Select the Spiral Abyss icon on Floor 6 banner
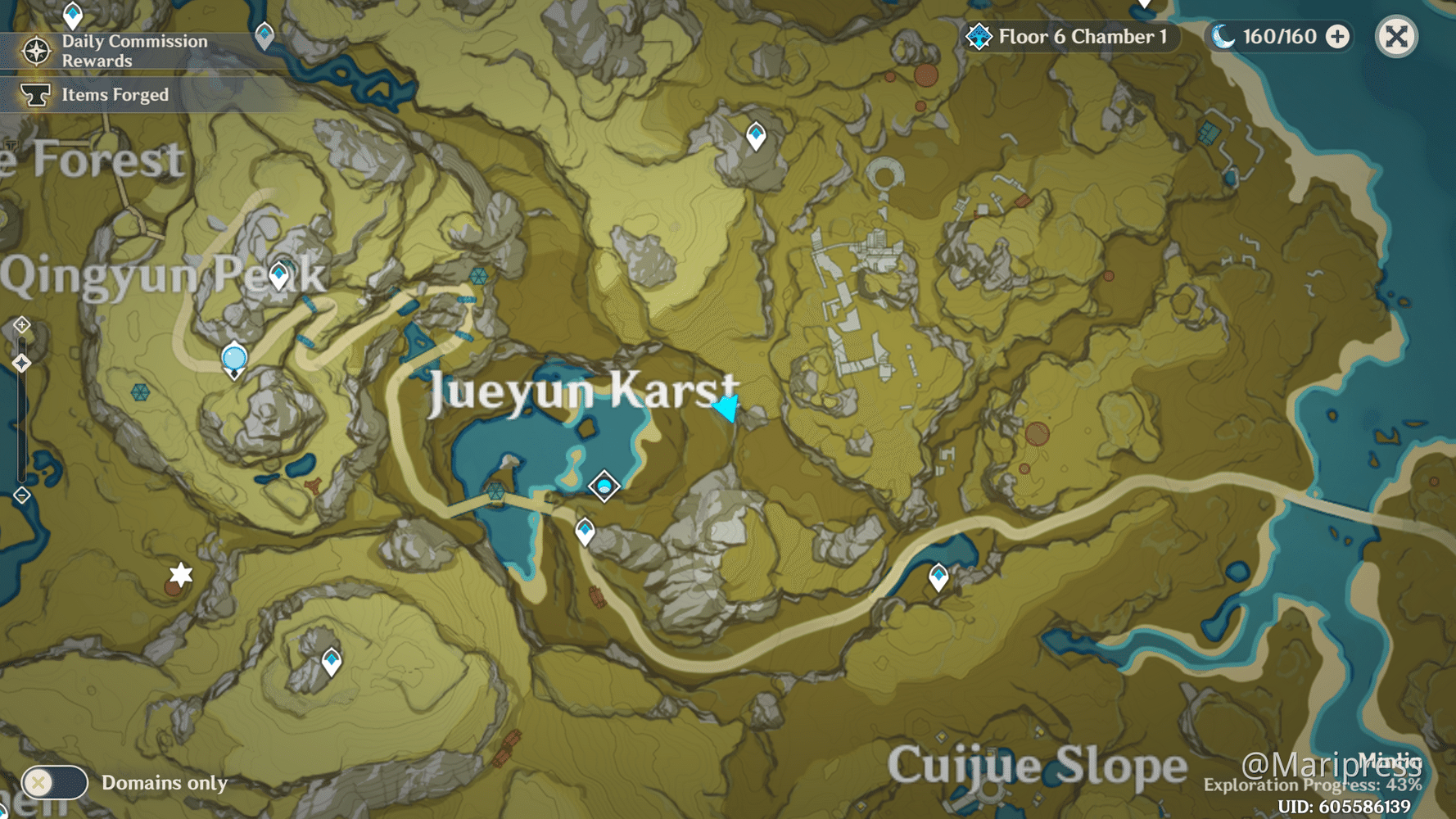 (x=979, y=37)
